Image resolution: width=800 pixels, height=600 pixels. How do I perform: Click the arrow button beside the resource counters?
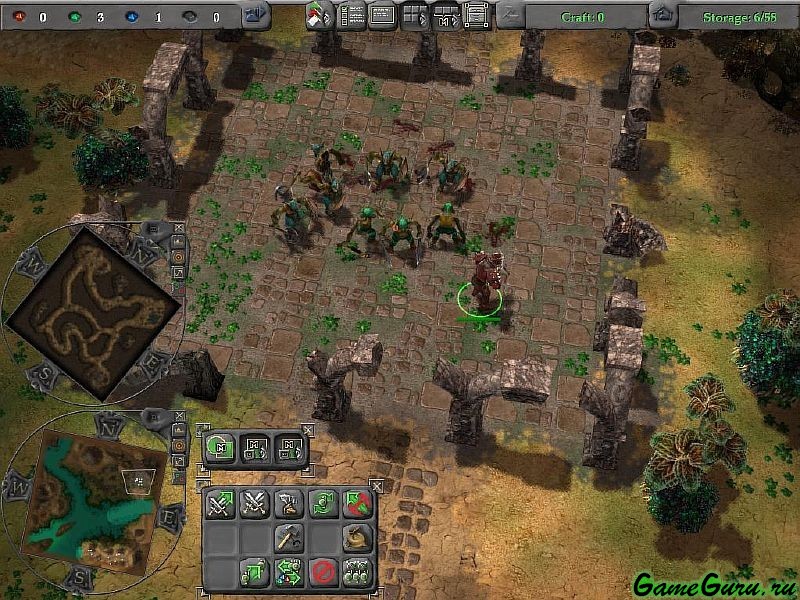(256, 15)
